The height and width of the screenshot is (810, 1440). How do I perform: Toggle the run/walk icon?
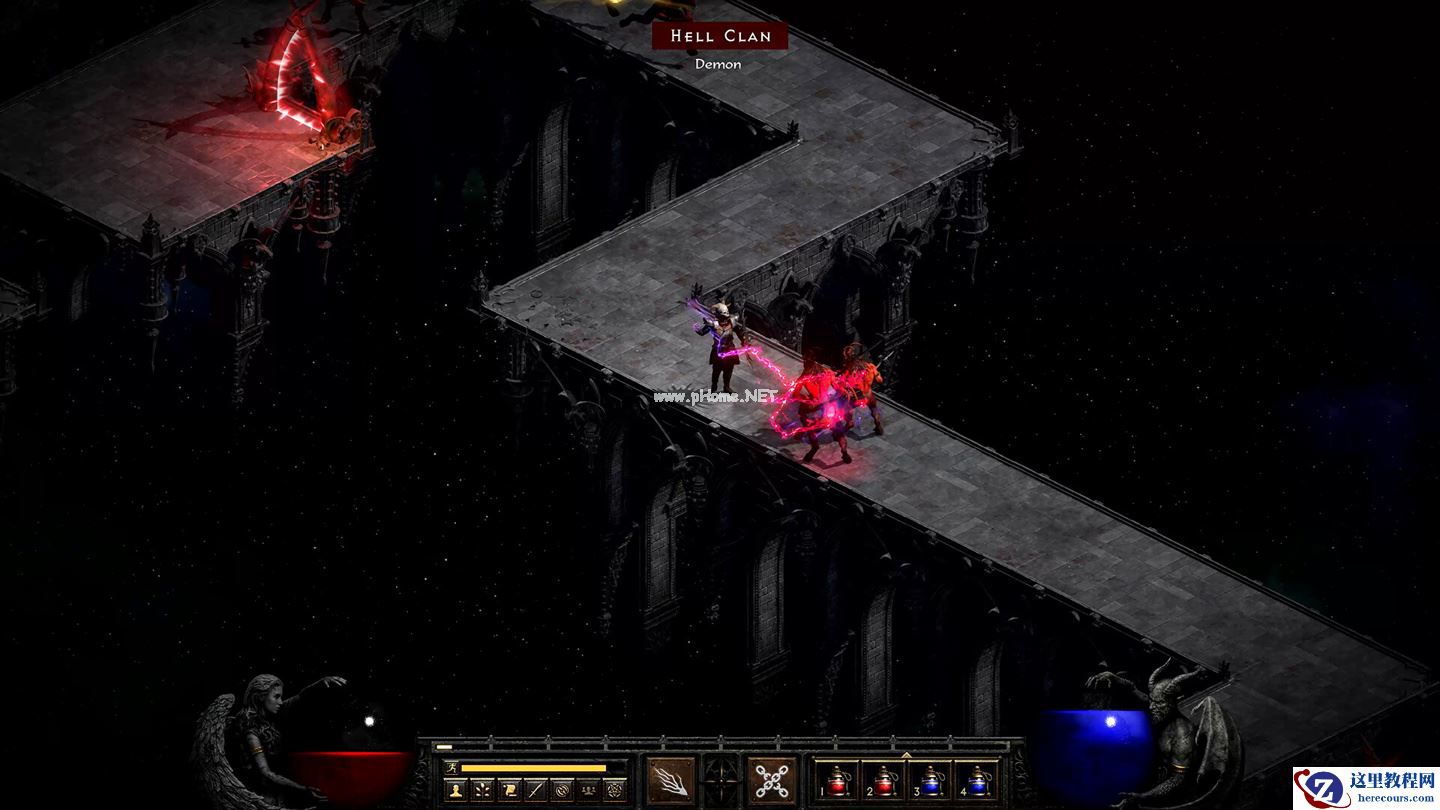tap(452, 768)
